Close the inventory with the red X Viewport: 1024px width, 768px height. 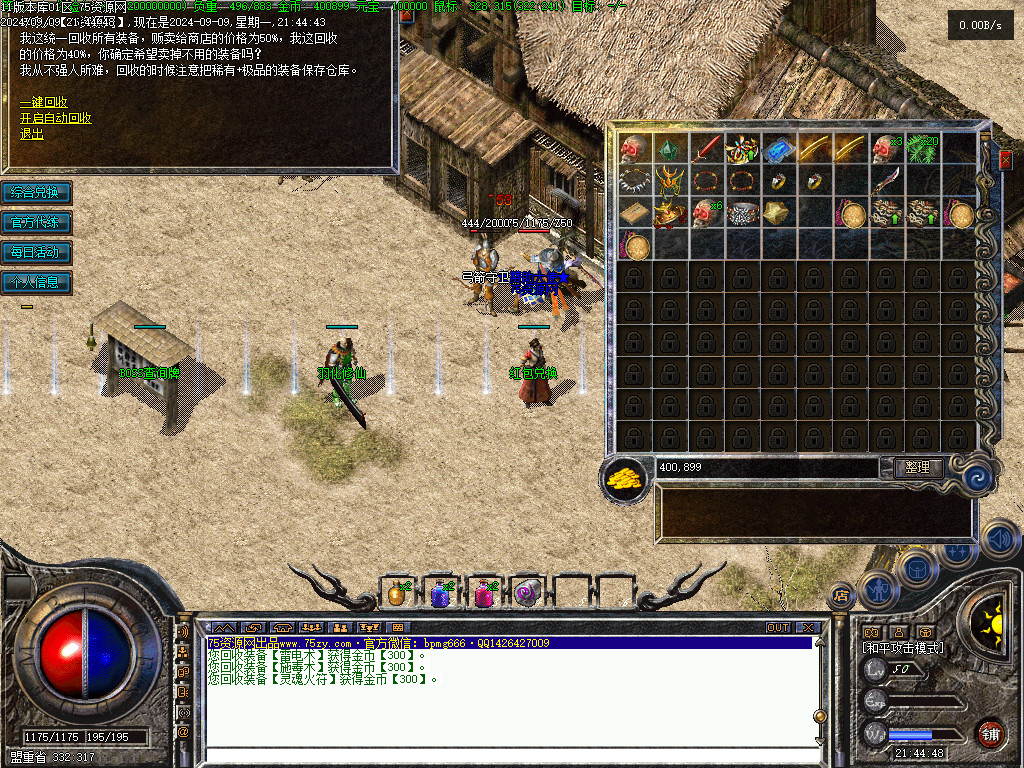[x=1005, y=160]
